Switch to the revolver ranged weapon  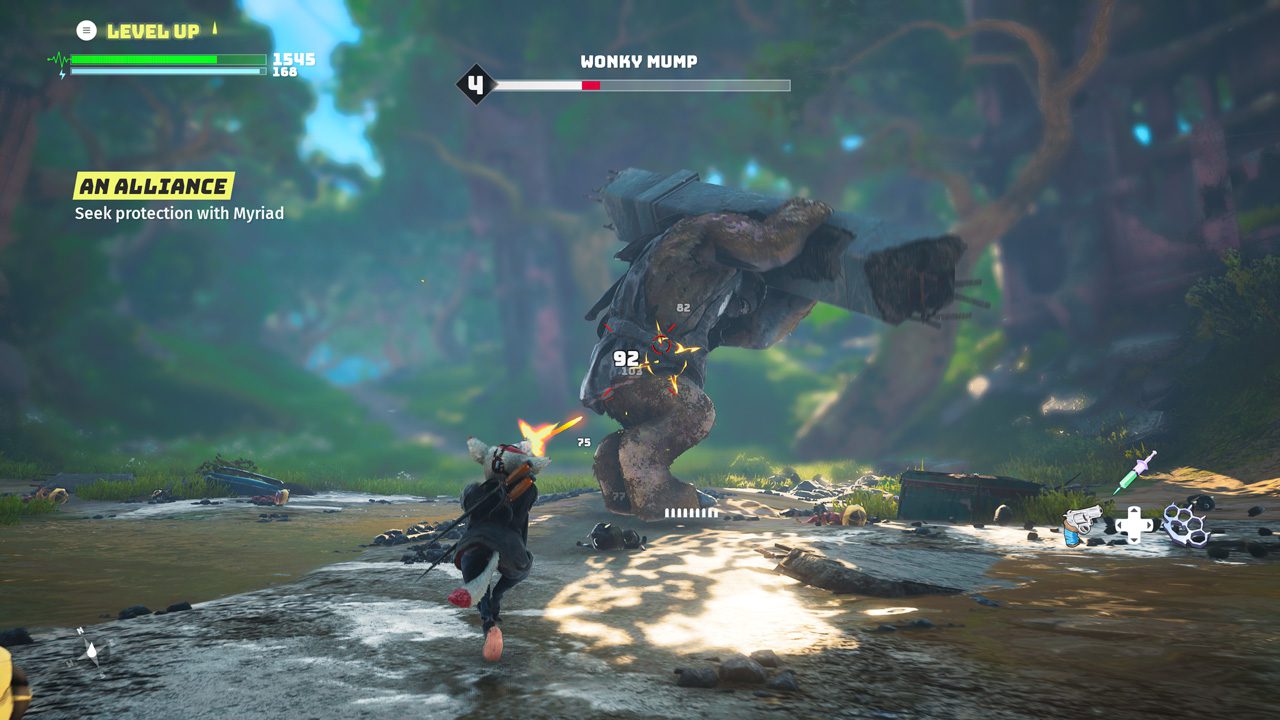click(1082, 524)
